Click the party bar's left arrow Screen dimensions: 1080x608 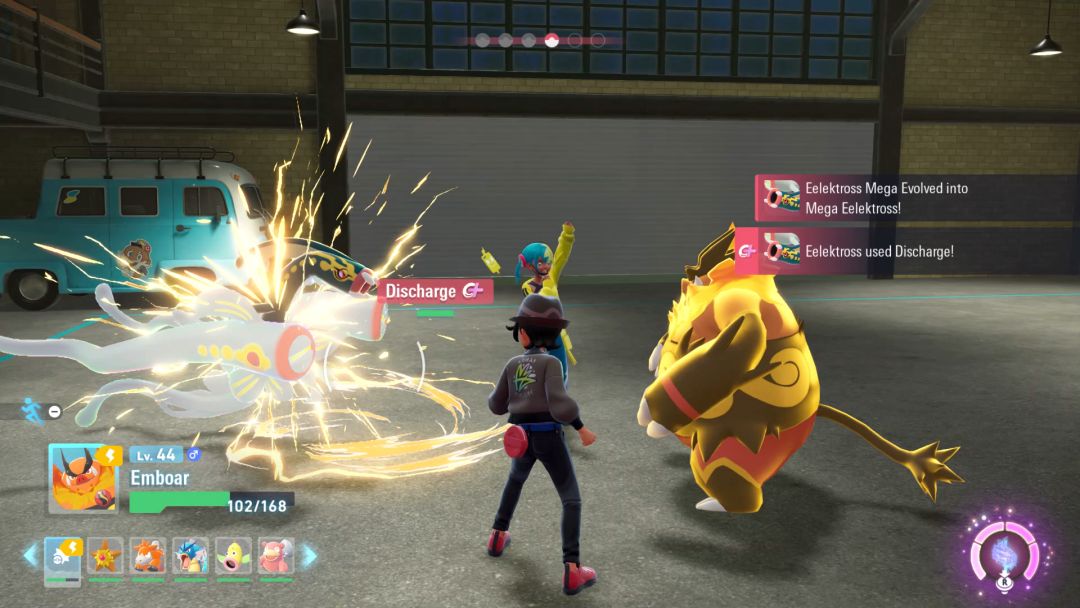[30, 555]
